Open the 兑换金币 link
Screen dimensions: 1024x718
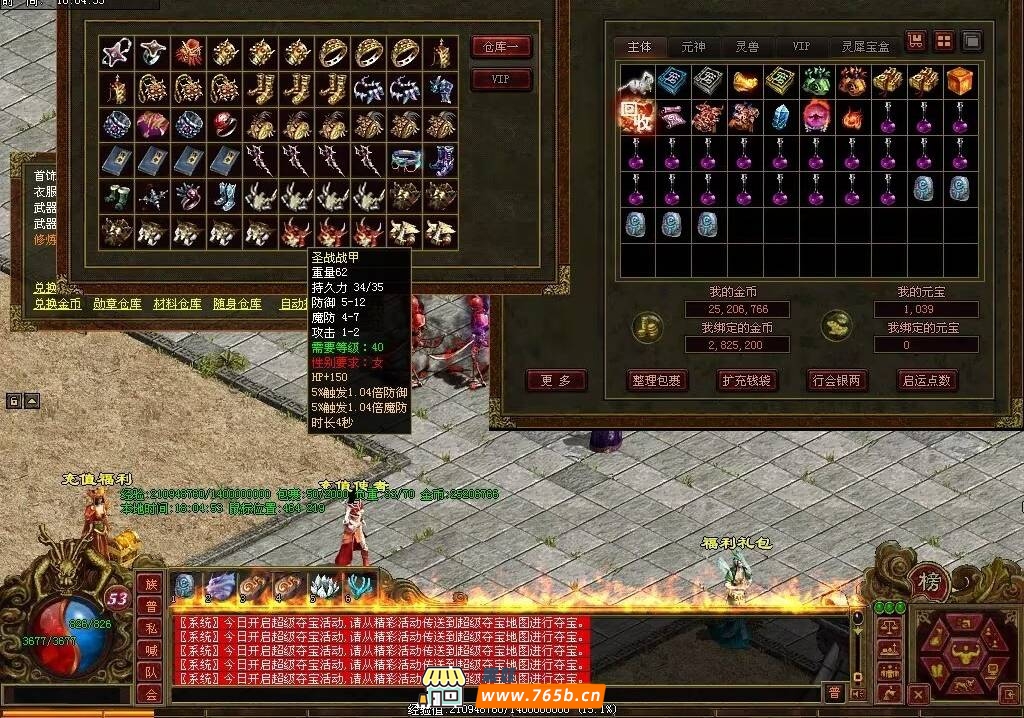(58, 304)
